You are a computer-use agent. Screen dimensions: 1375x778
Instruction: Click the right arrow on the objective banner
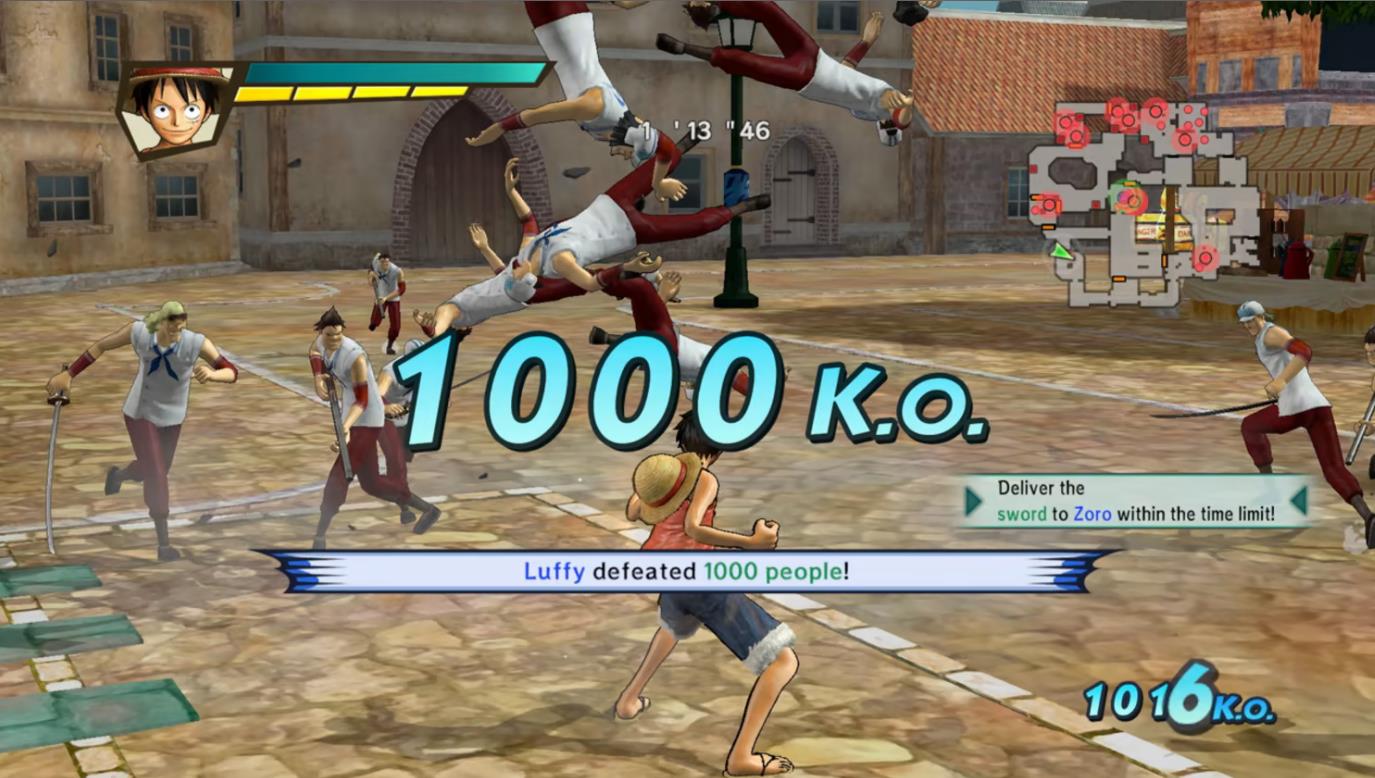coord(1298,500)
